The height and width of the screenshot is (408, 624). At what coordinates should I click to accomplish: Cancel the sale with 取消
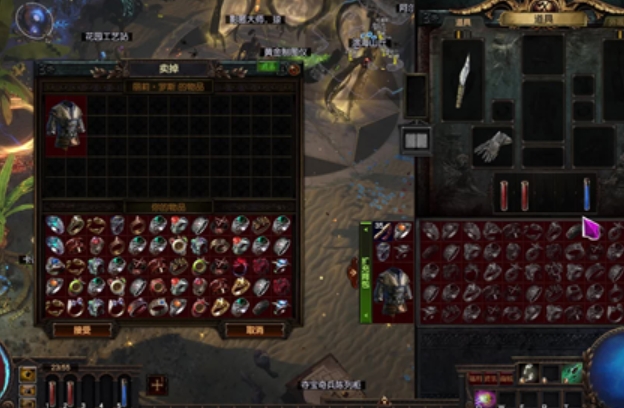click(x=251, y=330)
